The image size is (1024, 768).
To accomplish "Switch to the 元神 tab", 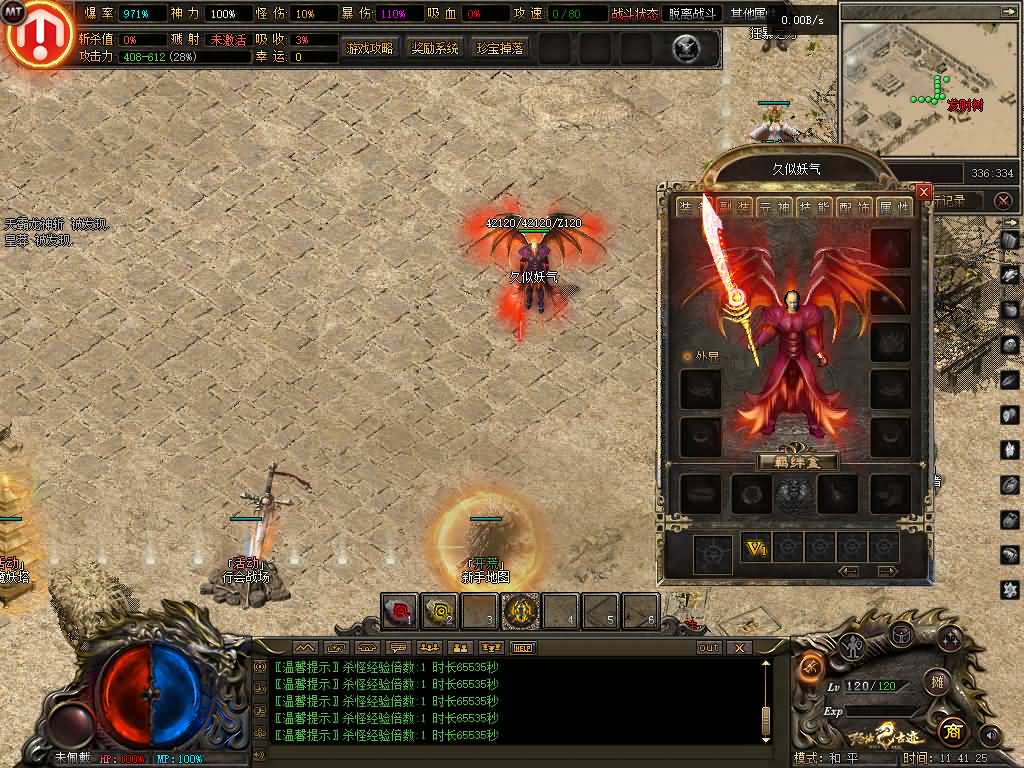I will click(773, 207).
